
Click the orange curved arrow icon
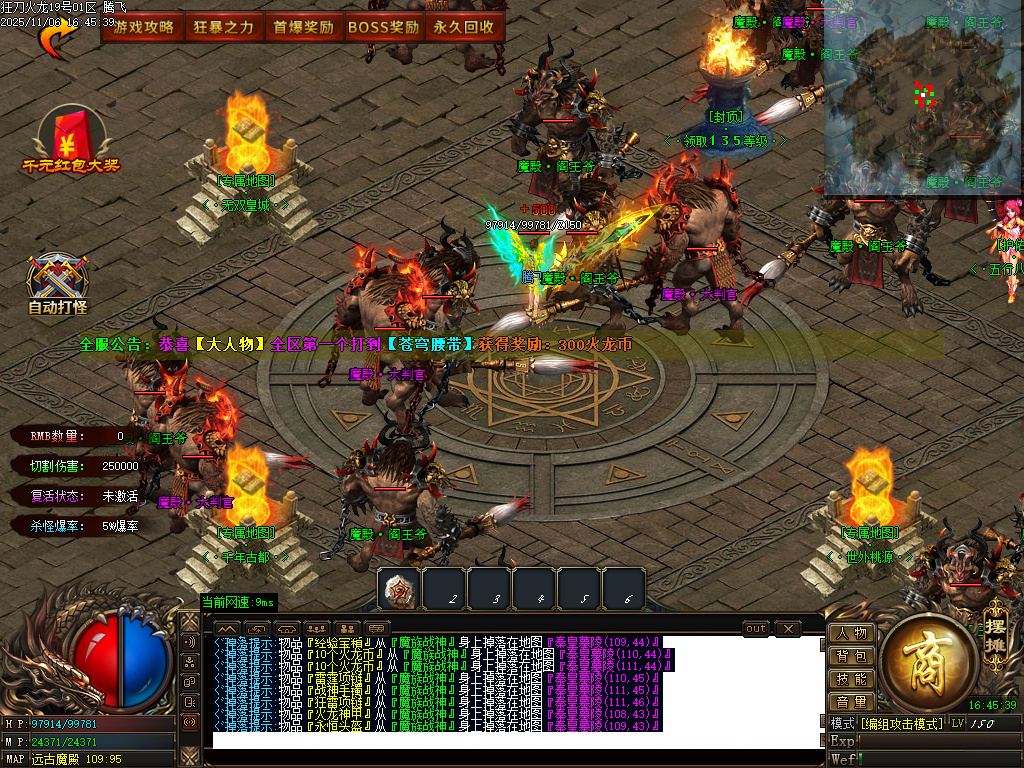click(56, 40)
